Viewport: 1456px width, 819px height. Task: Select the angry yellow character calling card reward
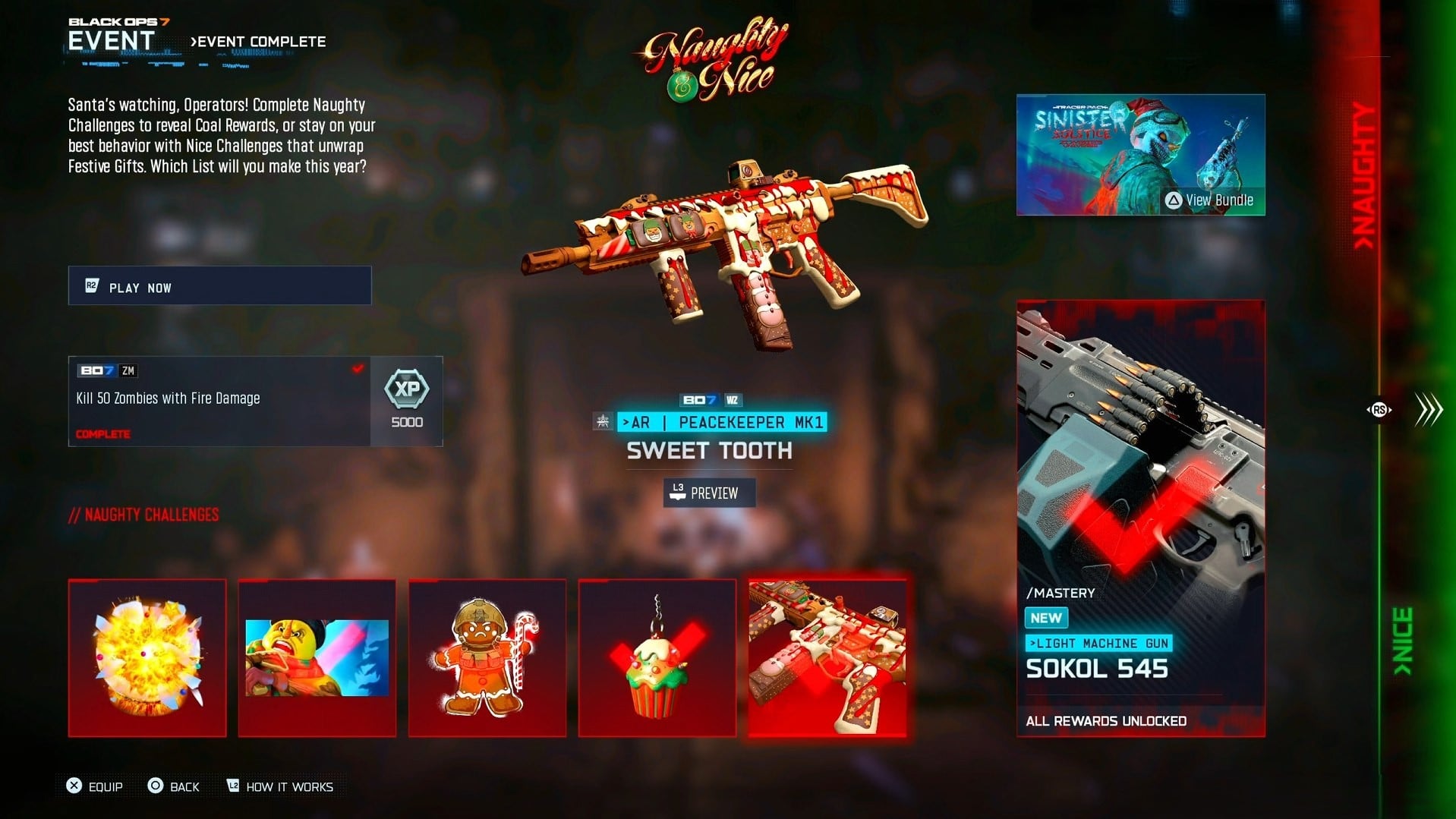click(x=317, y=657)
